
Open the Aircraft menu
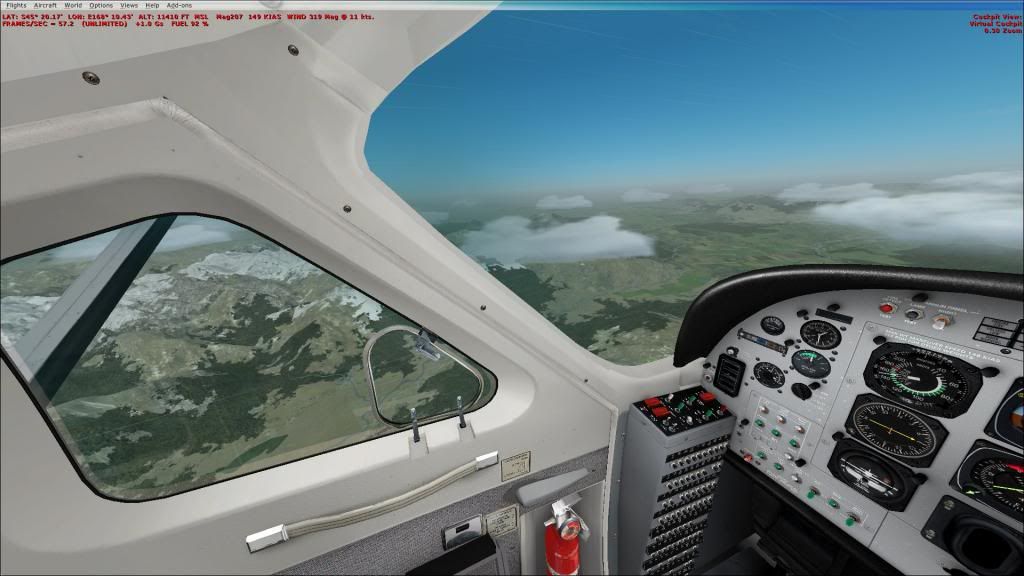(45, 6)
